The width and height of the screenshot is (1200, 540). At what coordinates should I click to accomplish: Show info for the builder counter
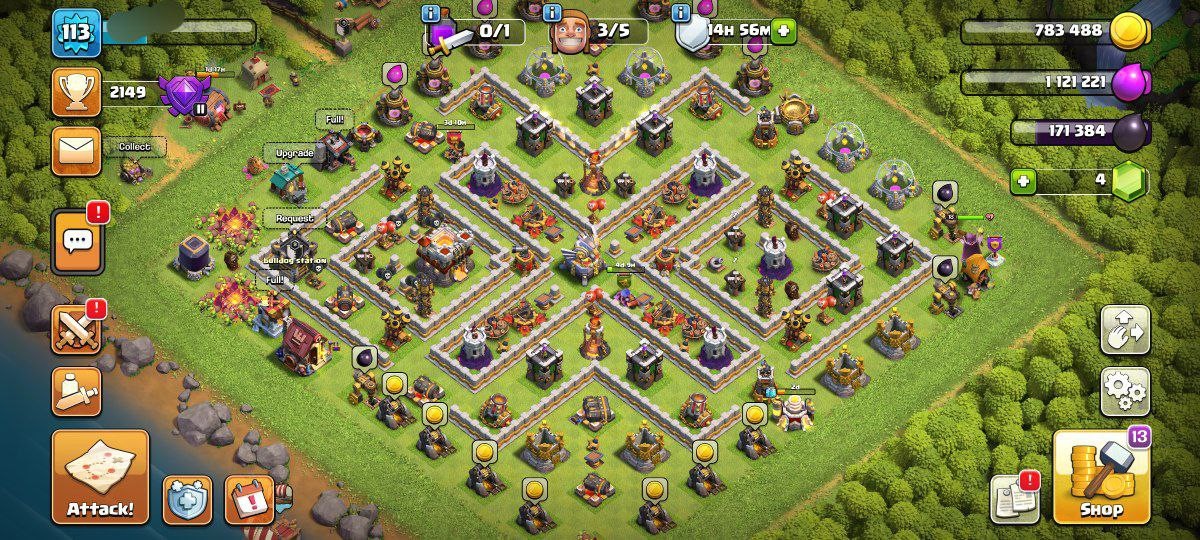552,13
